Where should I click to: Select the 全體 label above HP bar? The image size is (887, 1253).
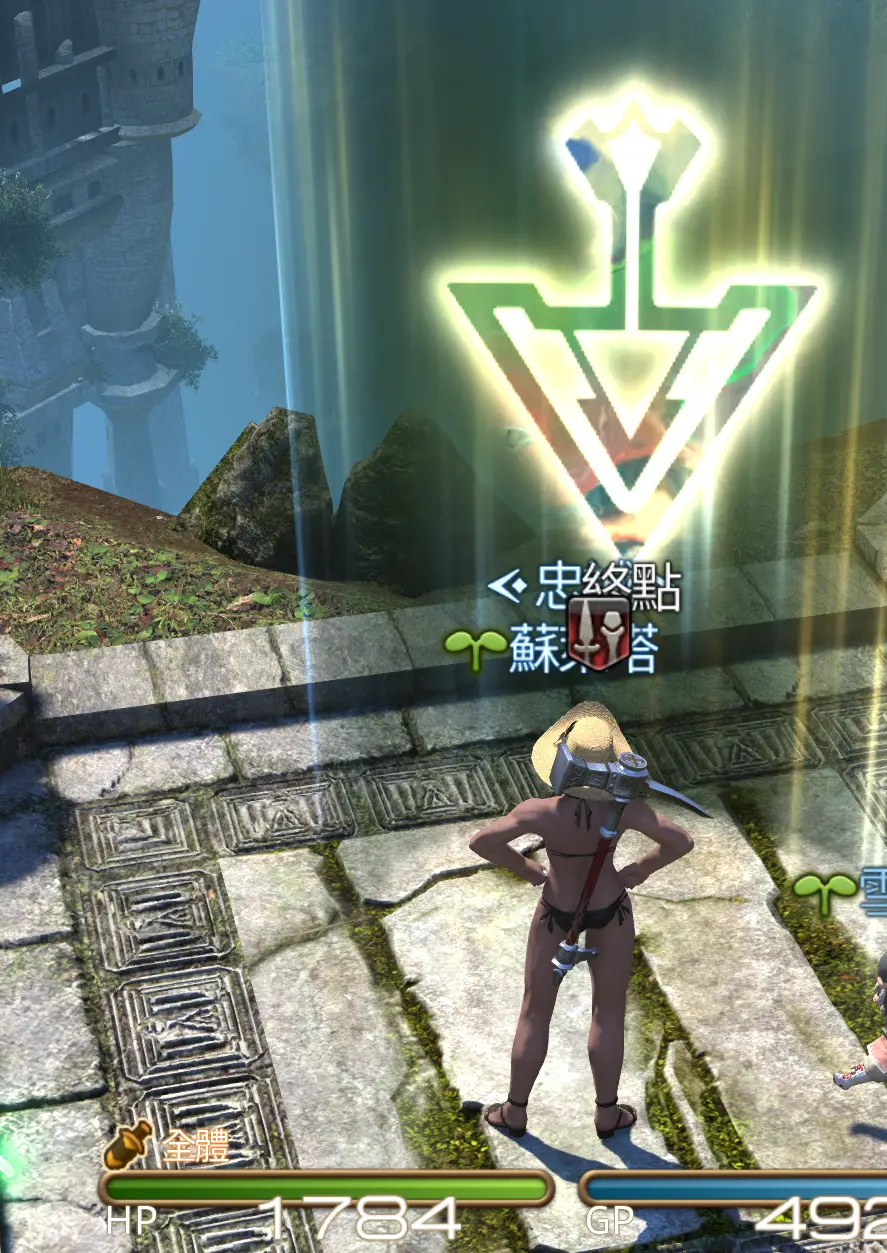click(196, 1147)
